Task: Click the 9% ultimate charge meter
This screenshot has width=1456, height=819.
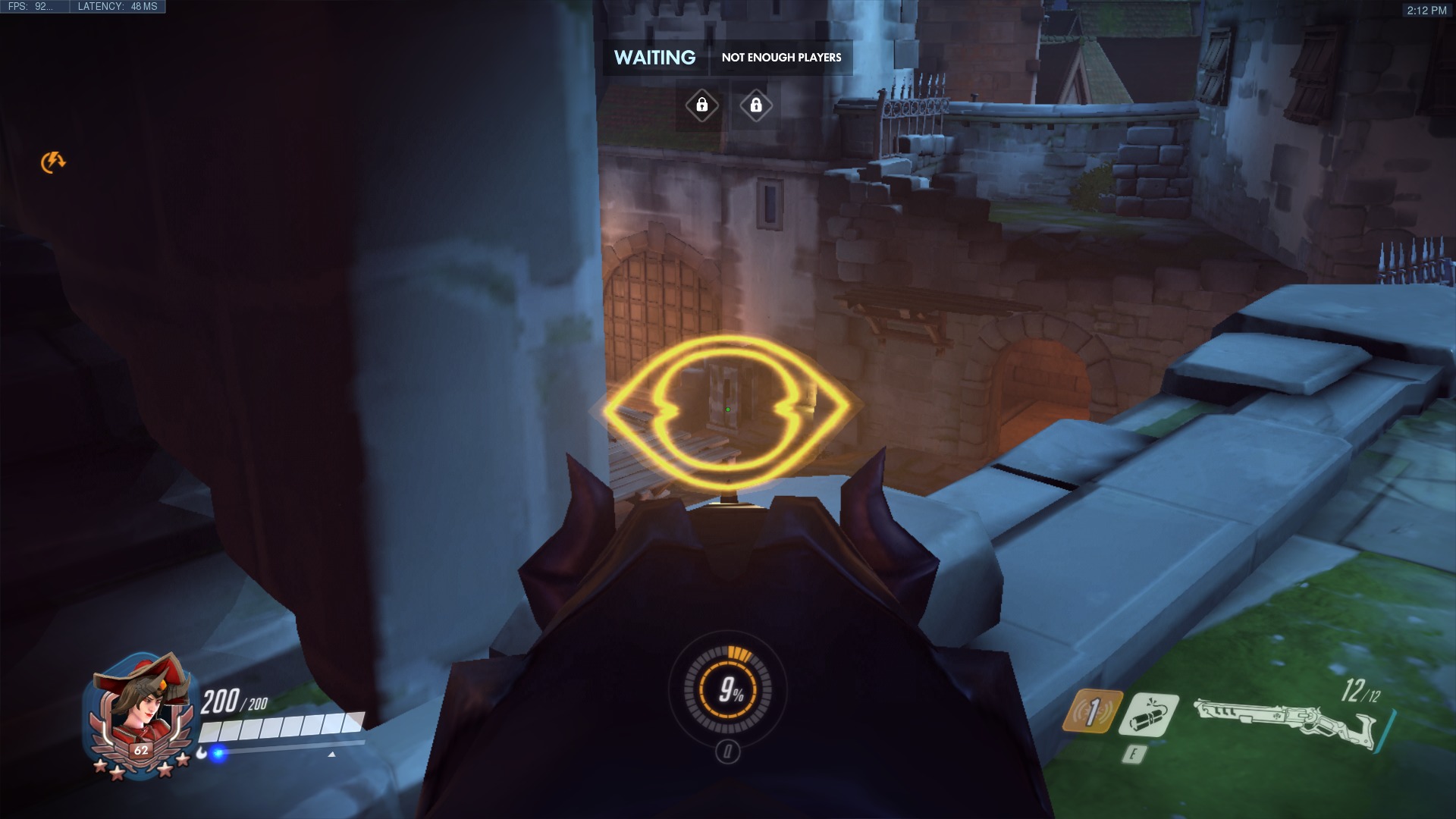Action: tap(731, 691)
